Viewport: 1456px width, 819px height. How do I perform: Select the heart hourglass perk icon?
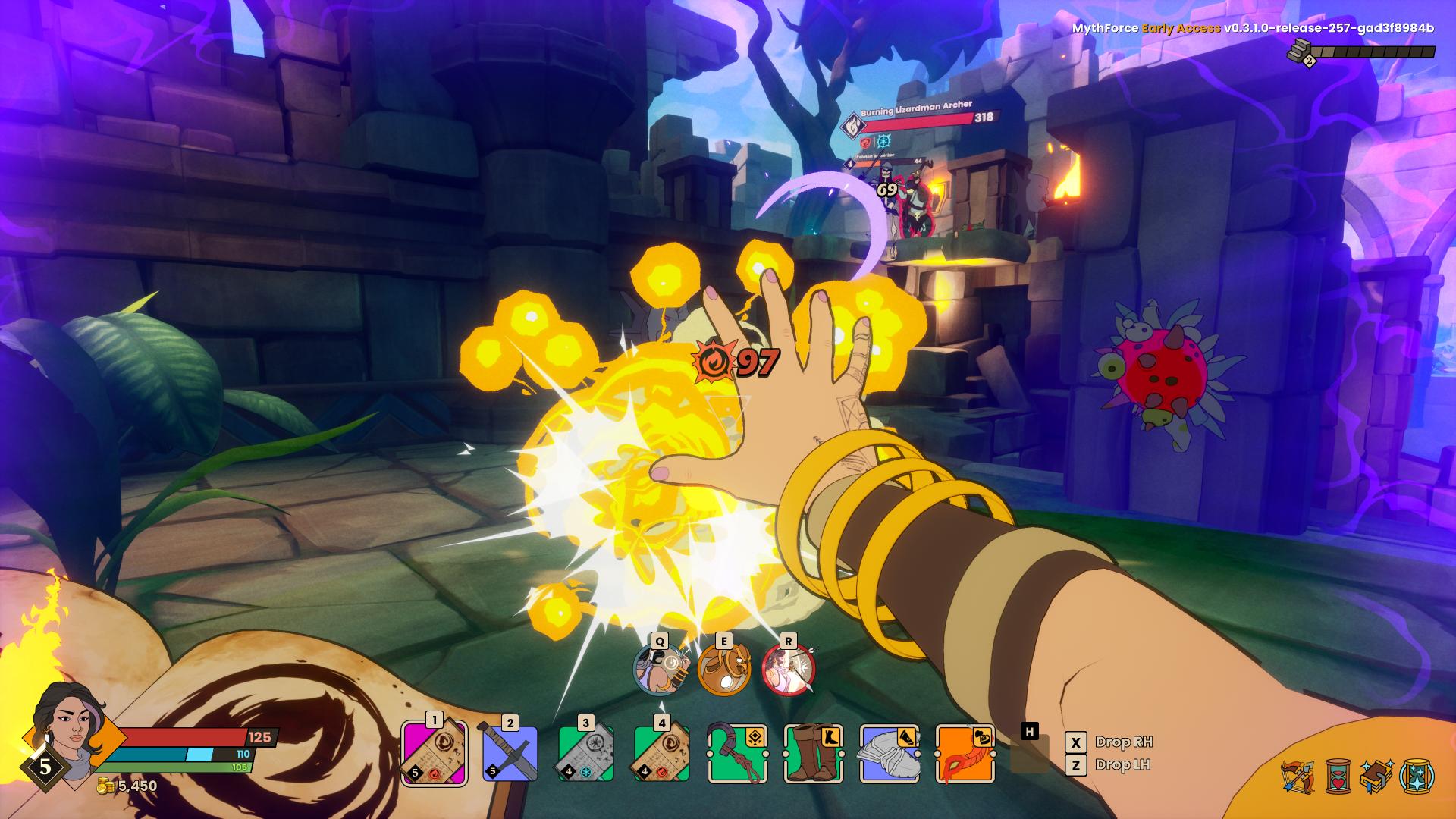1338,777
